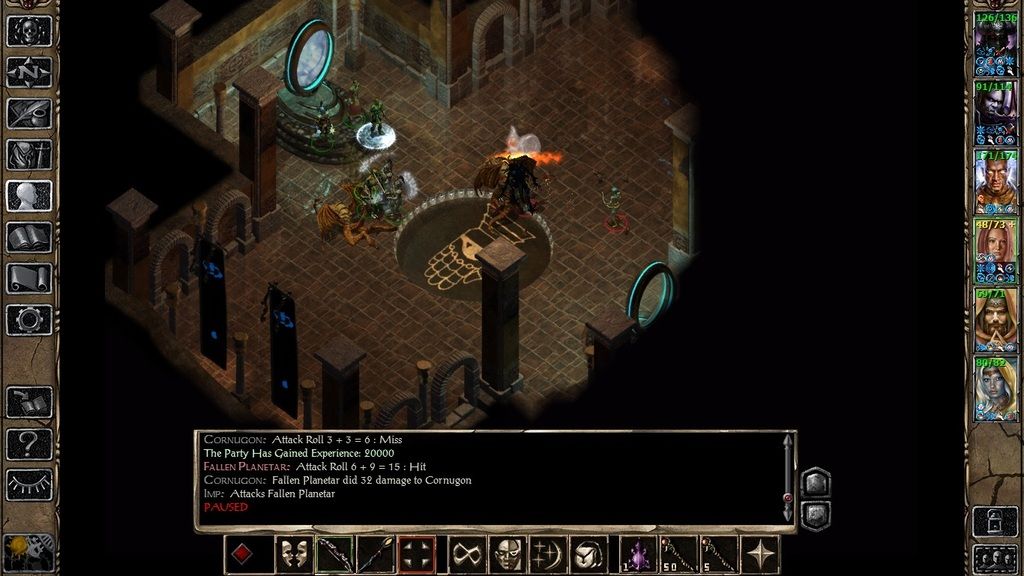
Task: Equip the bow weapon slot
Action: click(x=336, y=554)
